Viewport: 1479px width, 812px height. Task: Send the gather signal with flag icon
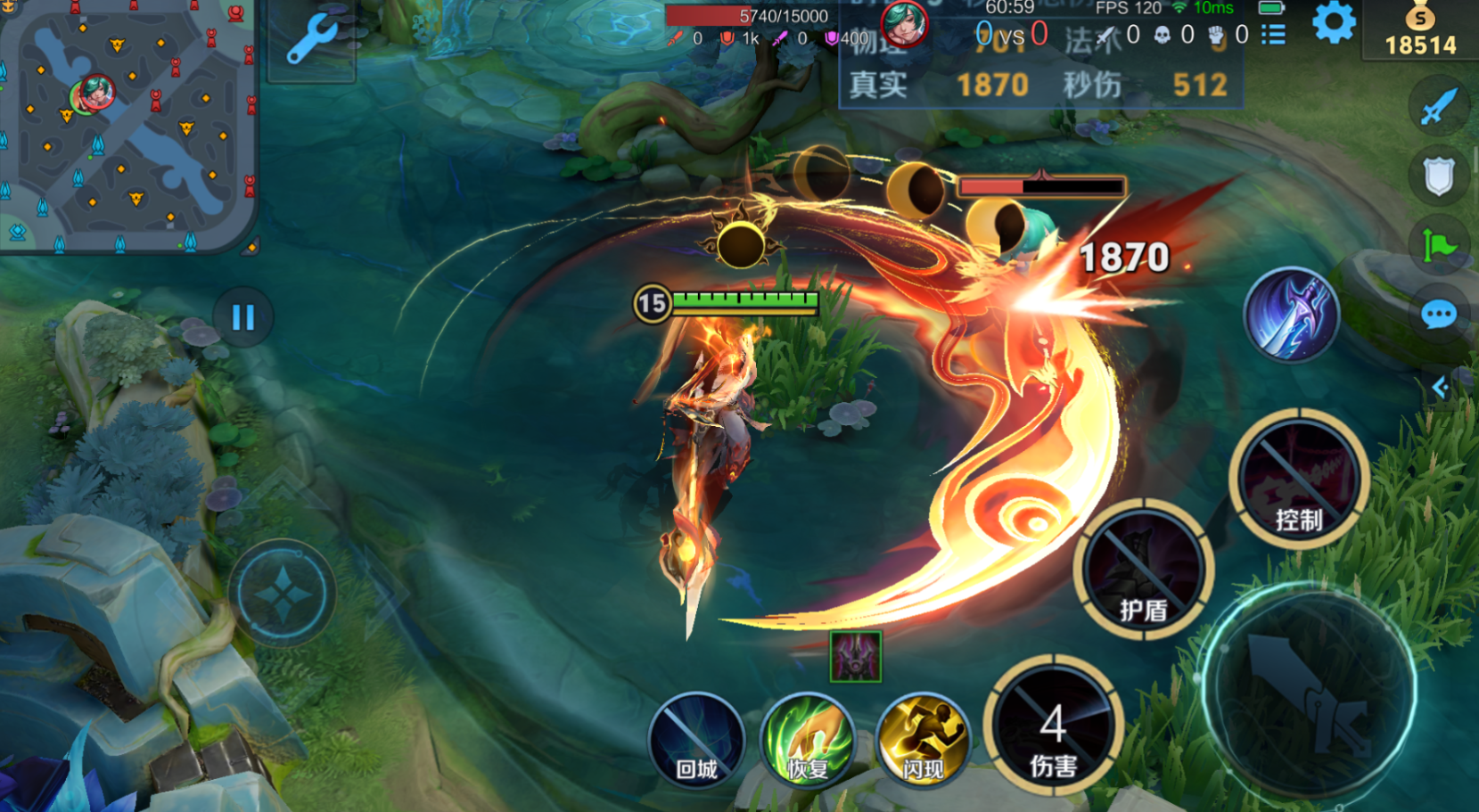pyautogui.click(x=1439, y=245)
